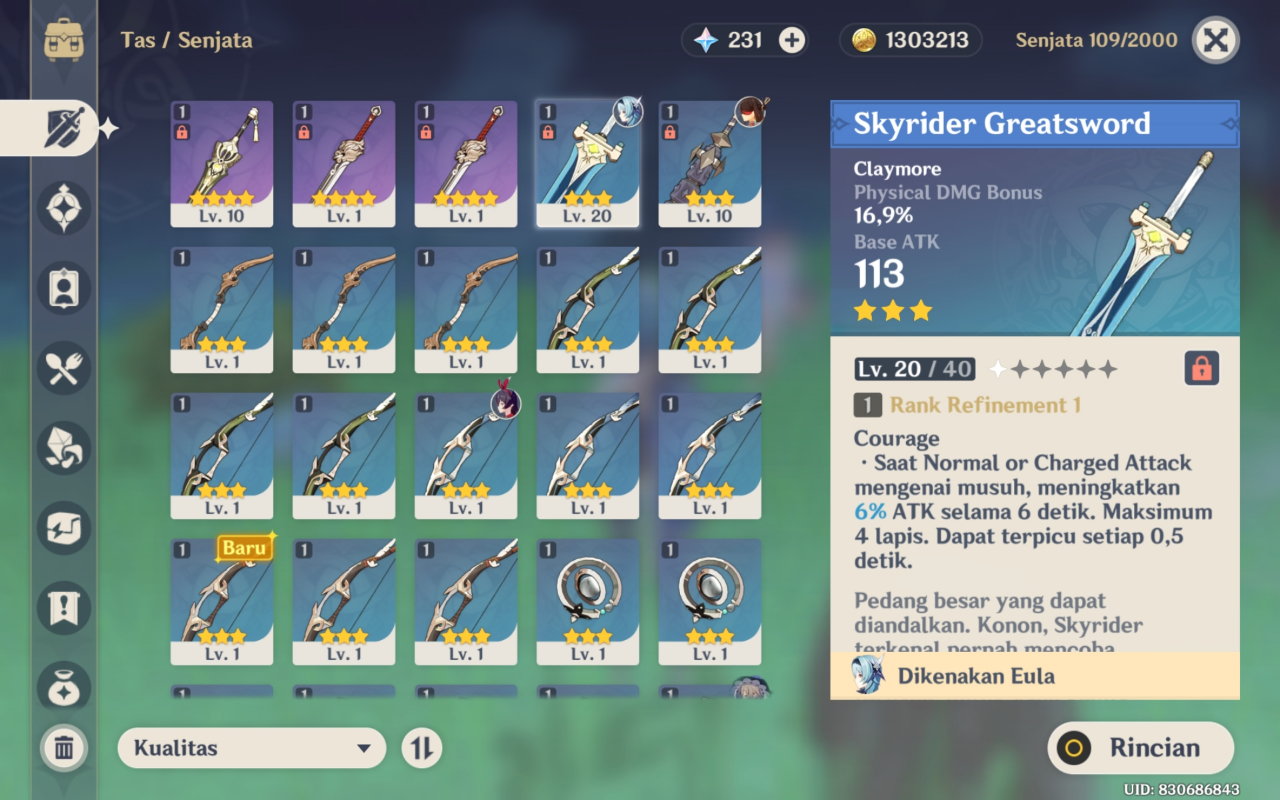Close the inventory with the X button

pos(1215,40)
